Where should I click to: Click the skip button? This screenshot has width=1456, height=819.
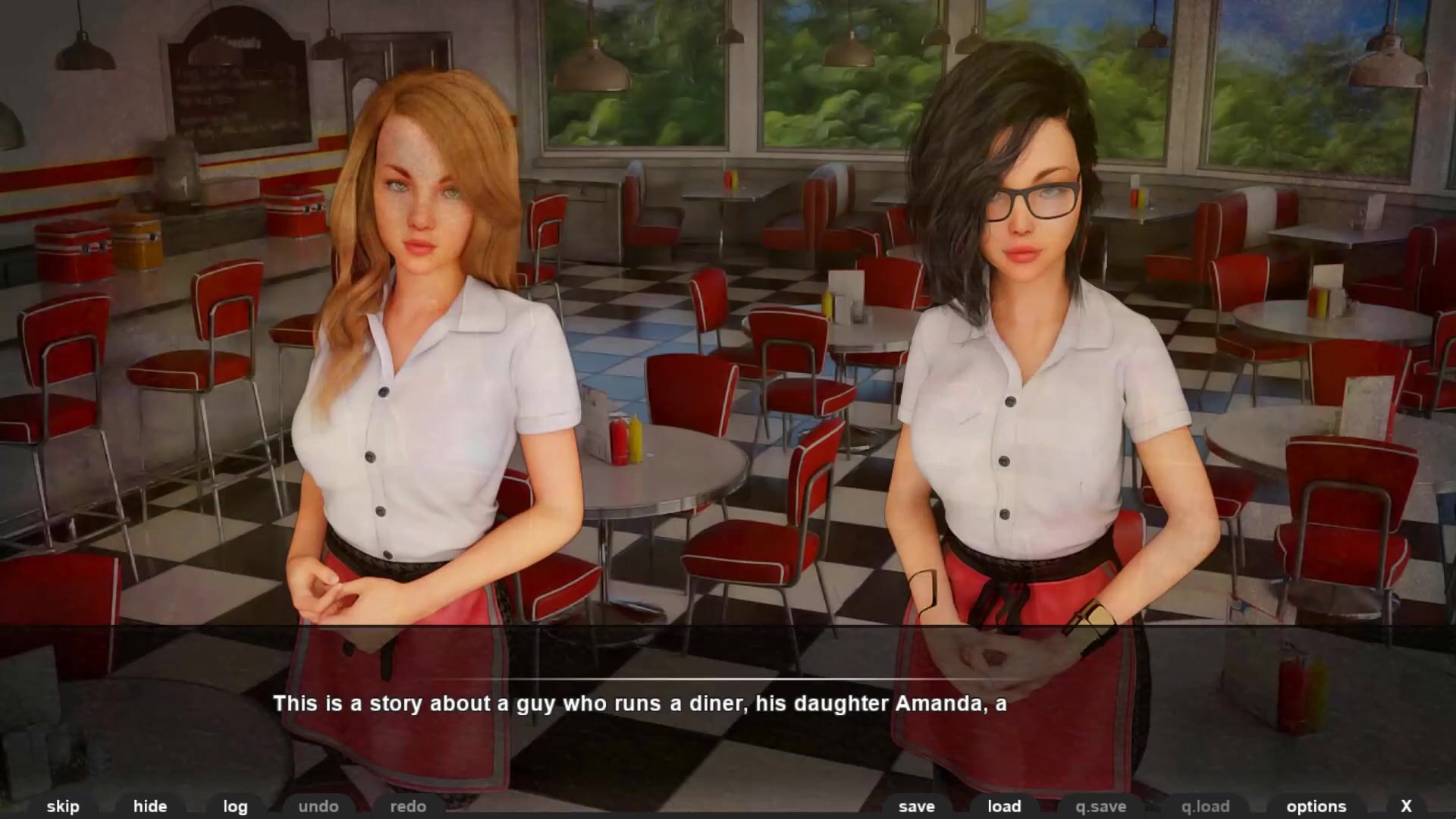63,806
